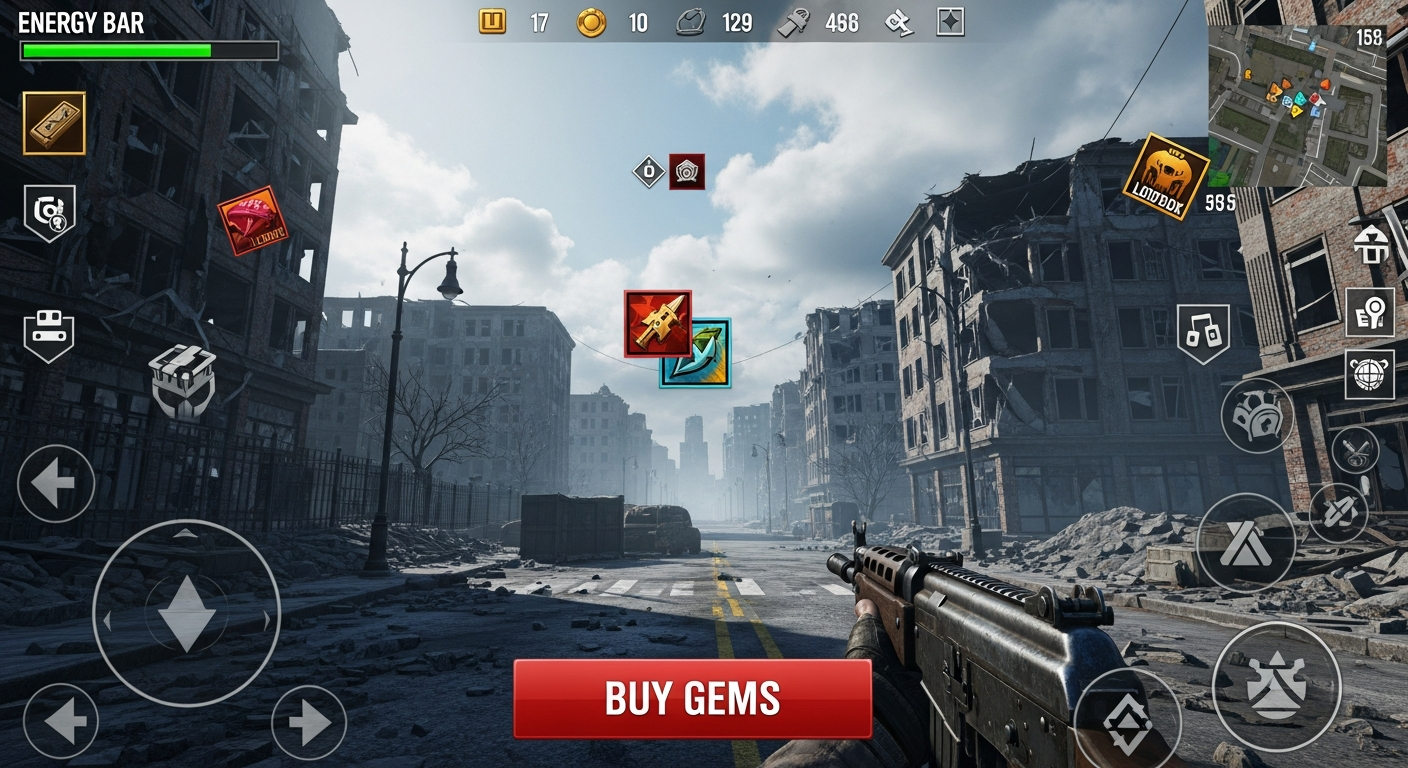The height and width of the screenshot is (768, 1408).
Task: Tap the dark red emblem marker
Action: (687, 172)
